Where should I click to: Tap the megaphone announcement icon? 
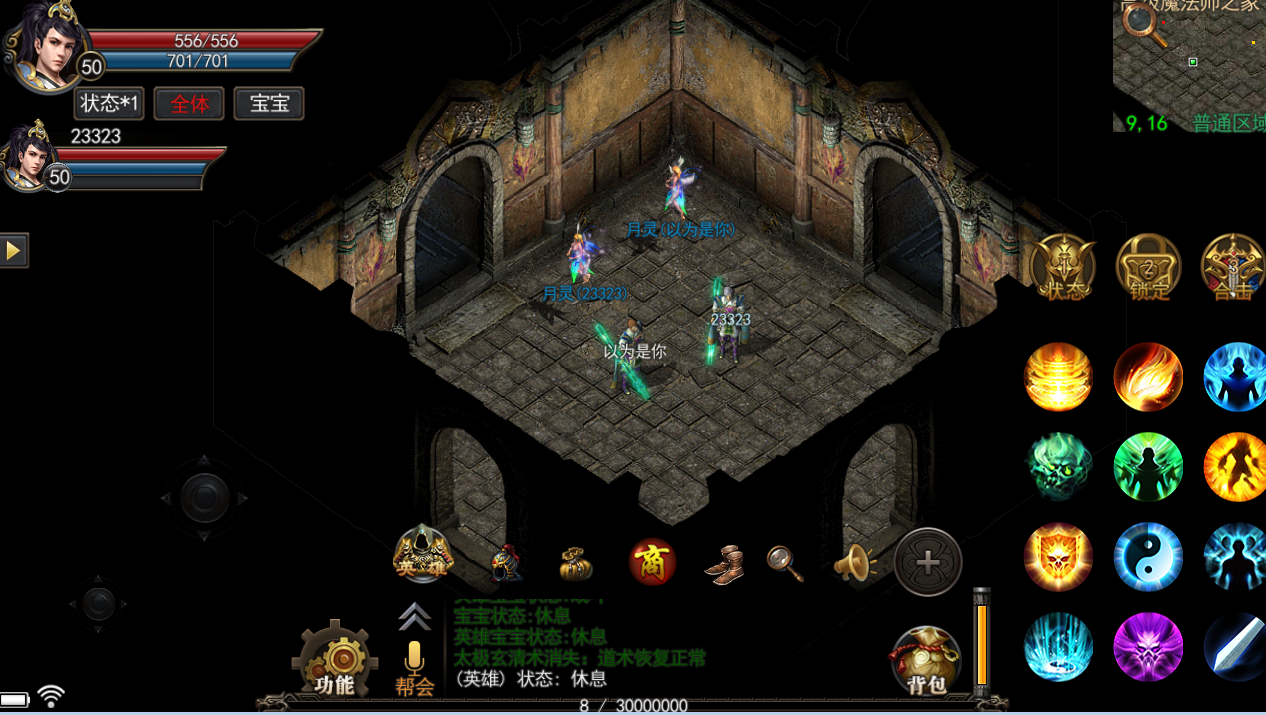(854, 564)
